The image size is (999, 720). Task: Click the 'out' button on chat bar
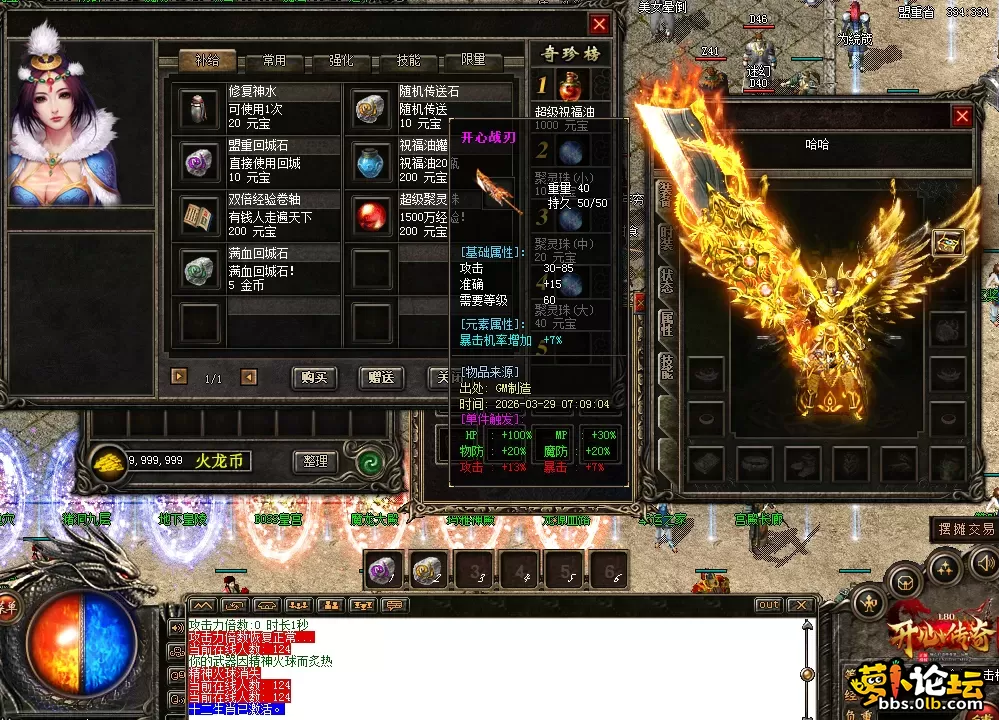coord(768,605)
